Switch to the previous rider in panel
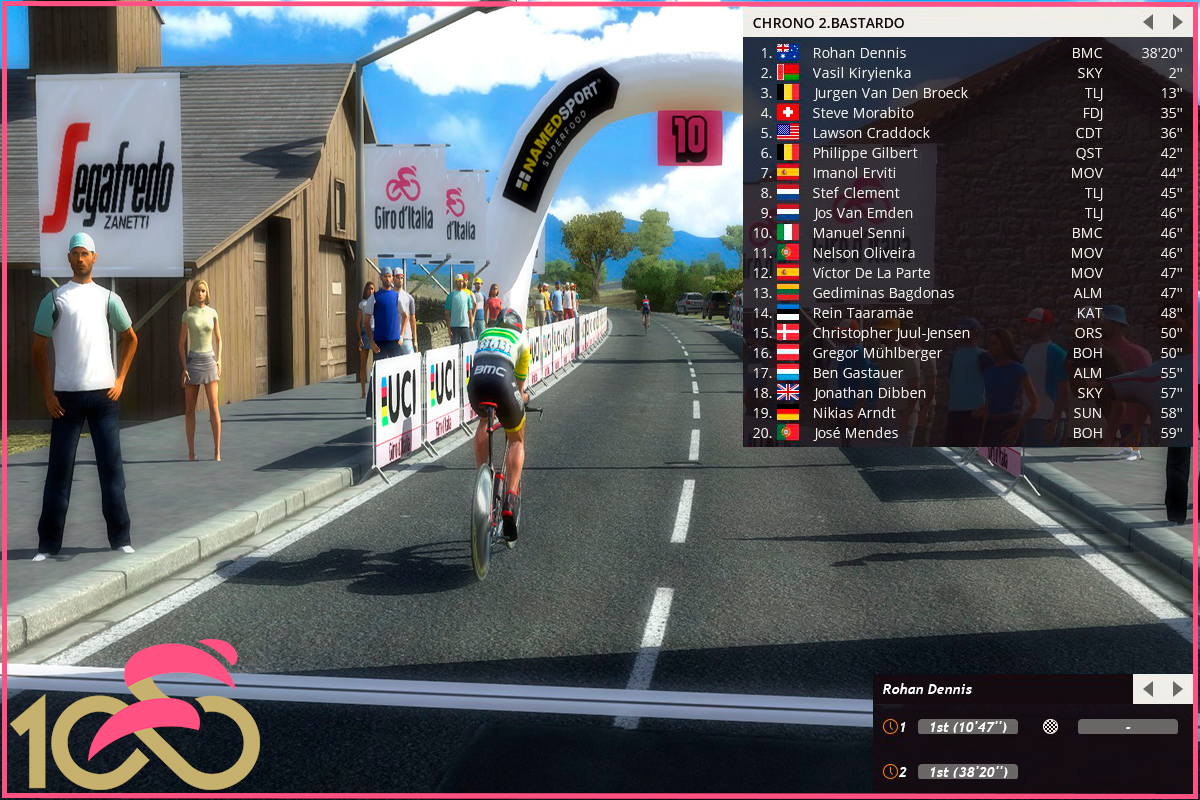 pos(1148,689)
